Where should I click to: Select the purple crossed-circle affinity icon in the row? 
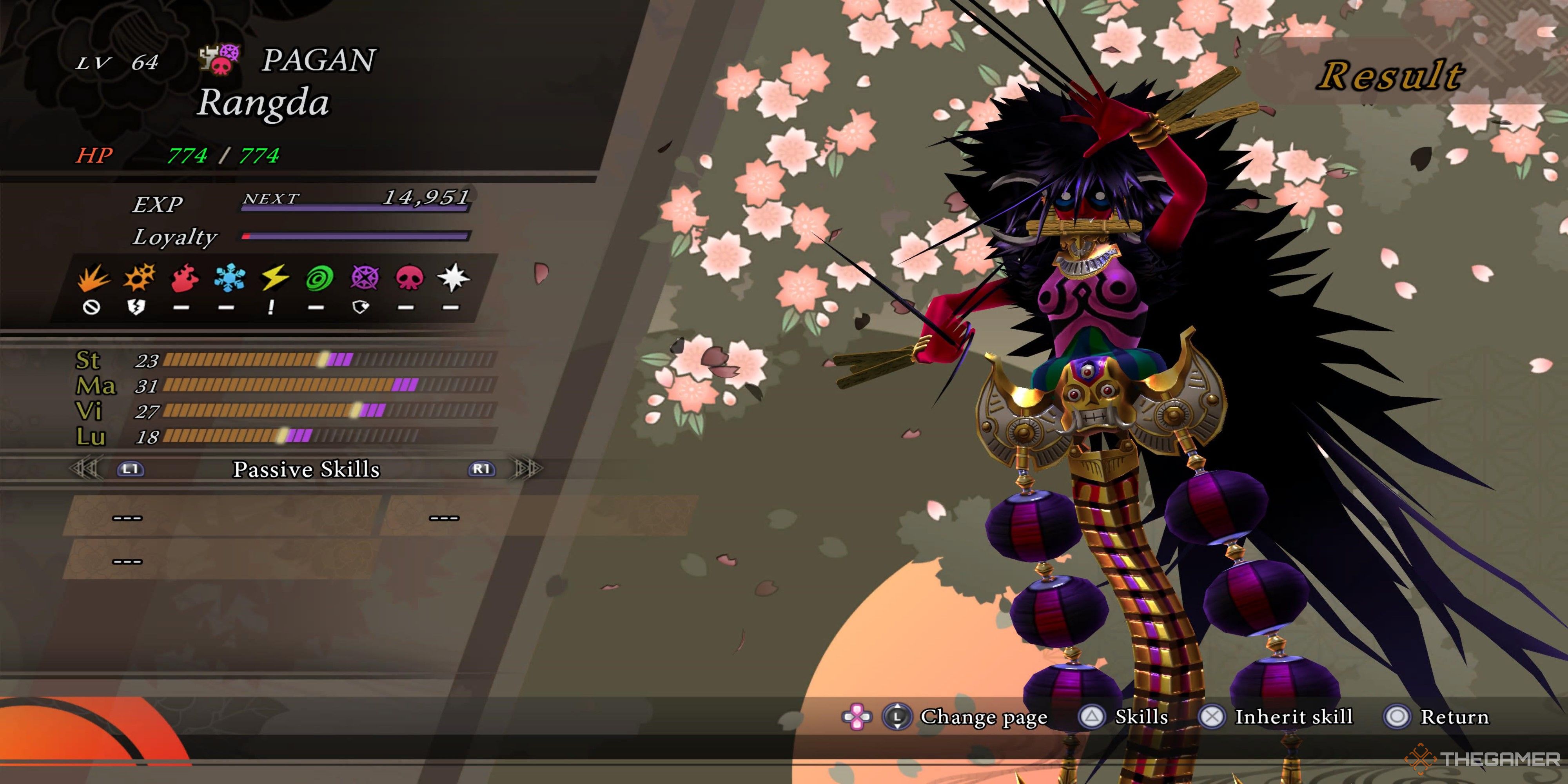(x=364, y=279)
